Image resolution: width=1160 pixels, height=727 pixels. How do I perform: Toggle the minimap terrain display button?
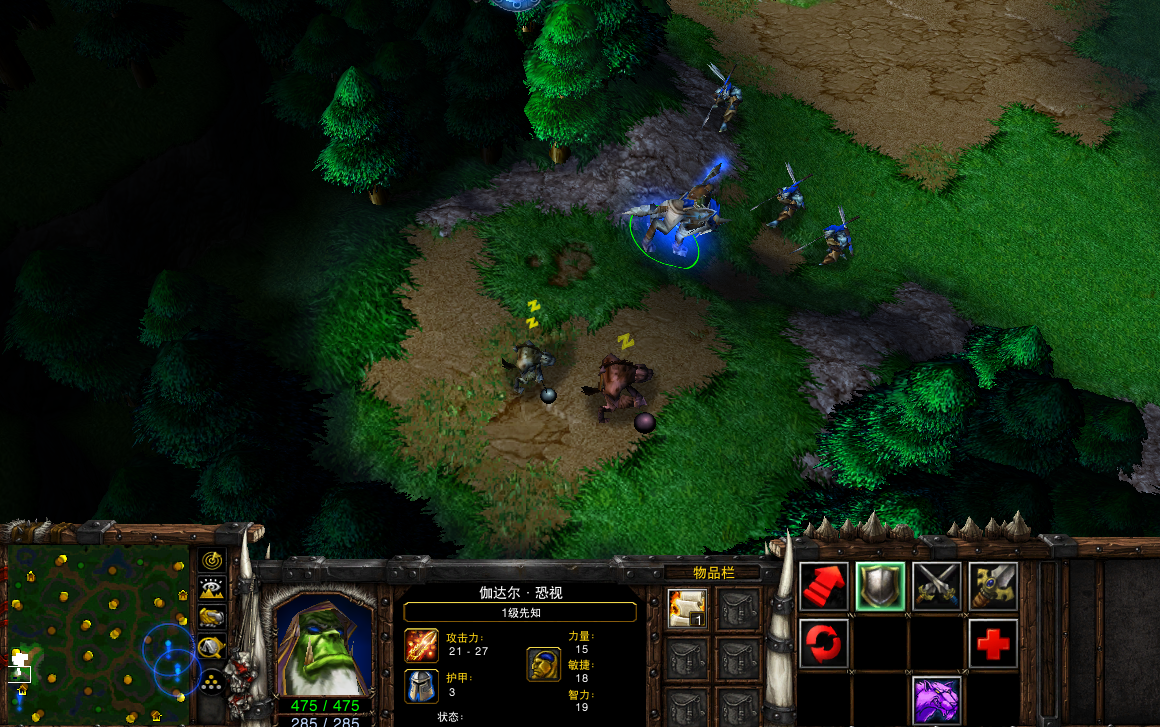(211, 588)
